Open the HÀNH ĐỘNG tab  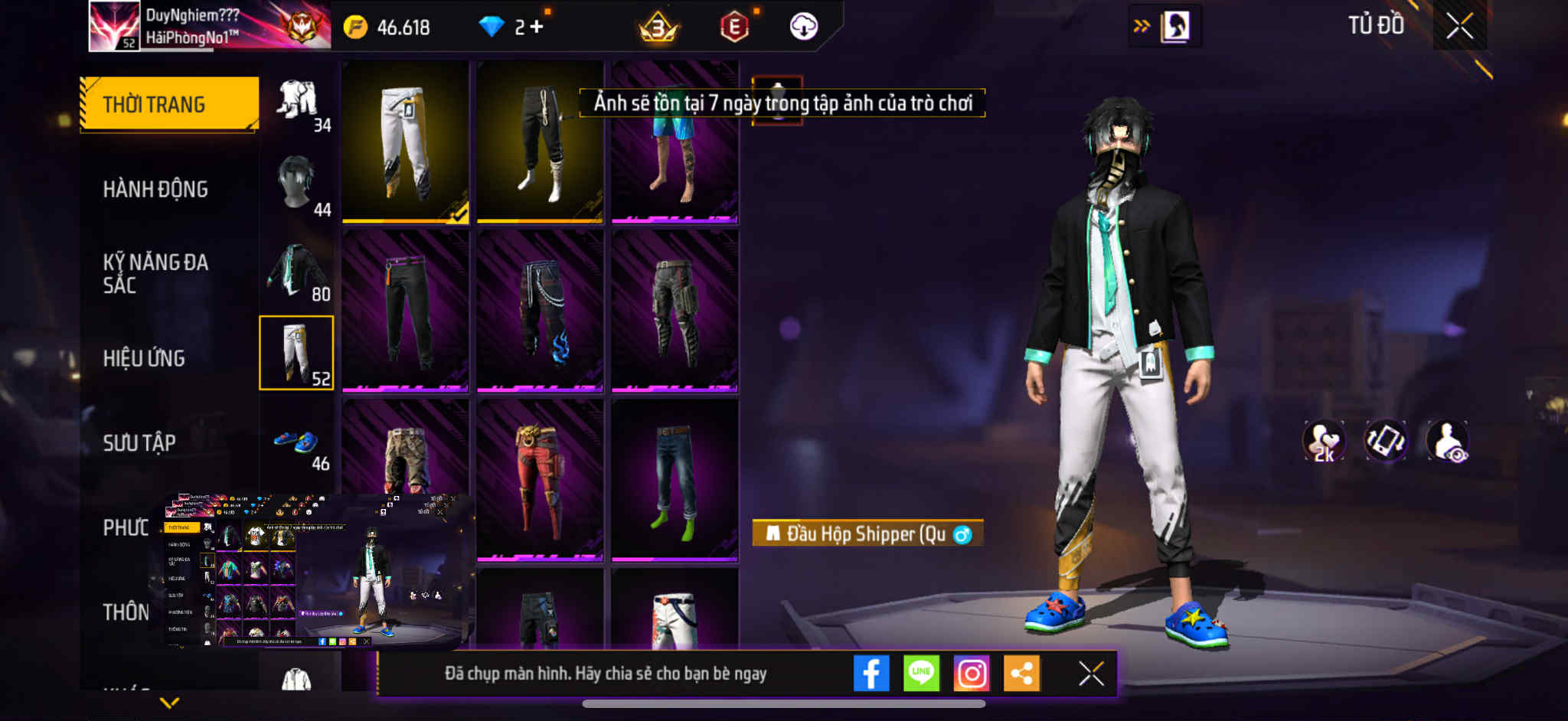point(155,189)
